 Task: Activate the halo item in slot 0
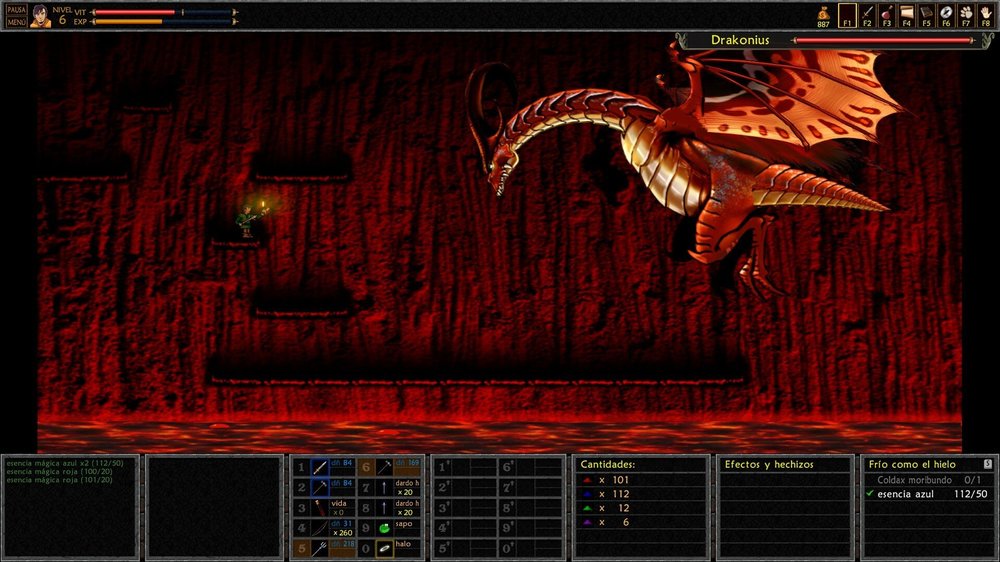pos(384,548)
